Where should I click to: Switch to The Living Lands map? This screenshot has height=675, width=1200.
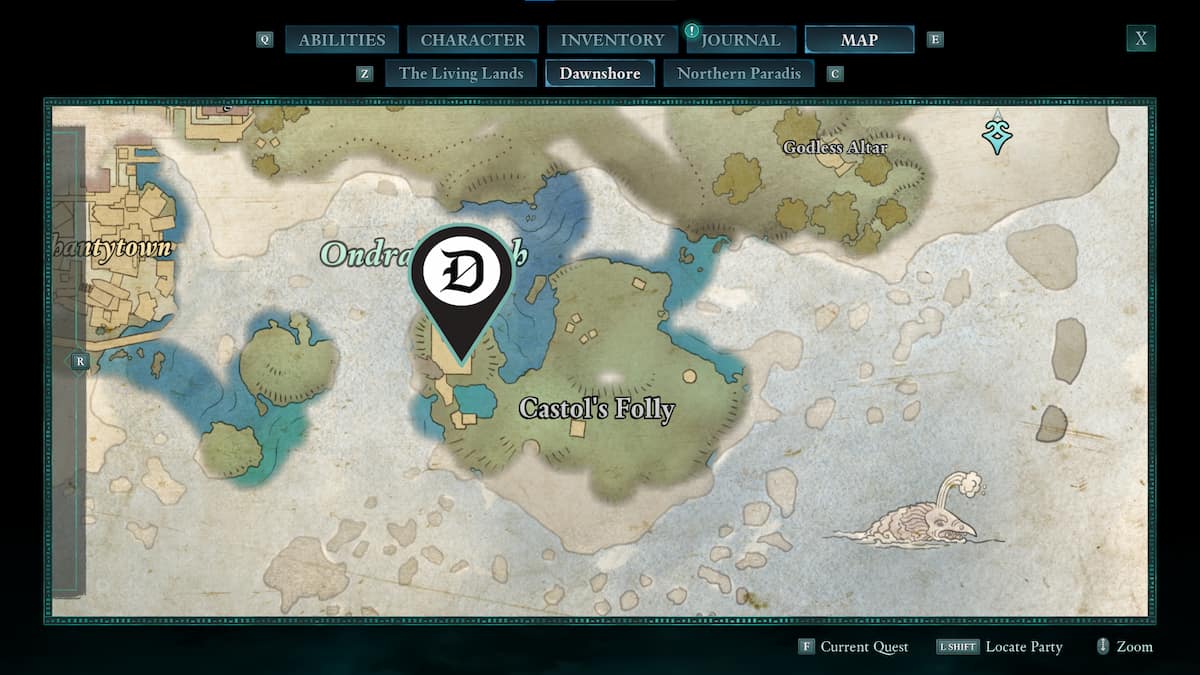tap(461, 73)
